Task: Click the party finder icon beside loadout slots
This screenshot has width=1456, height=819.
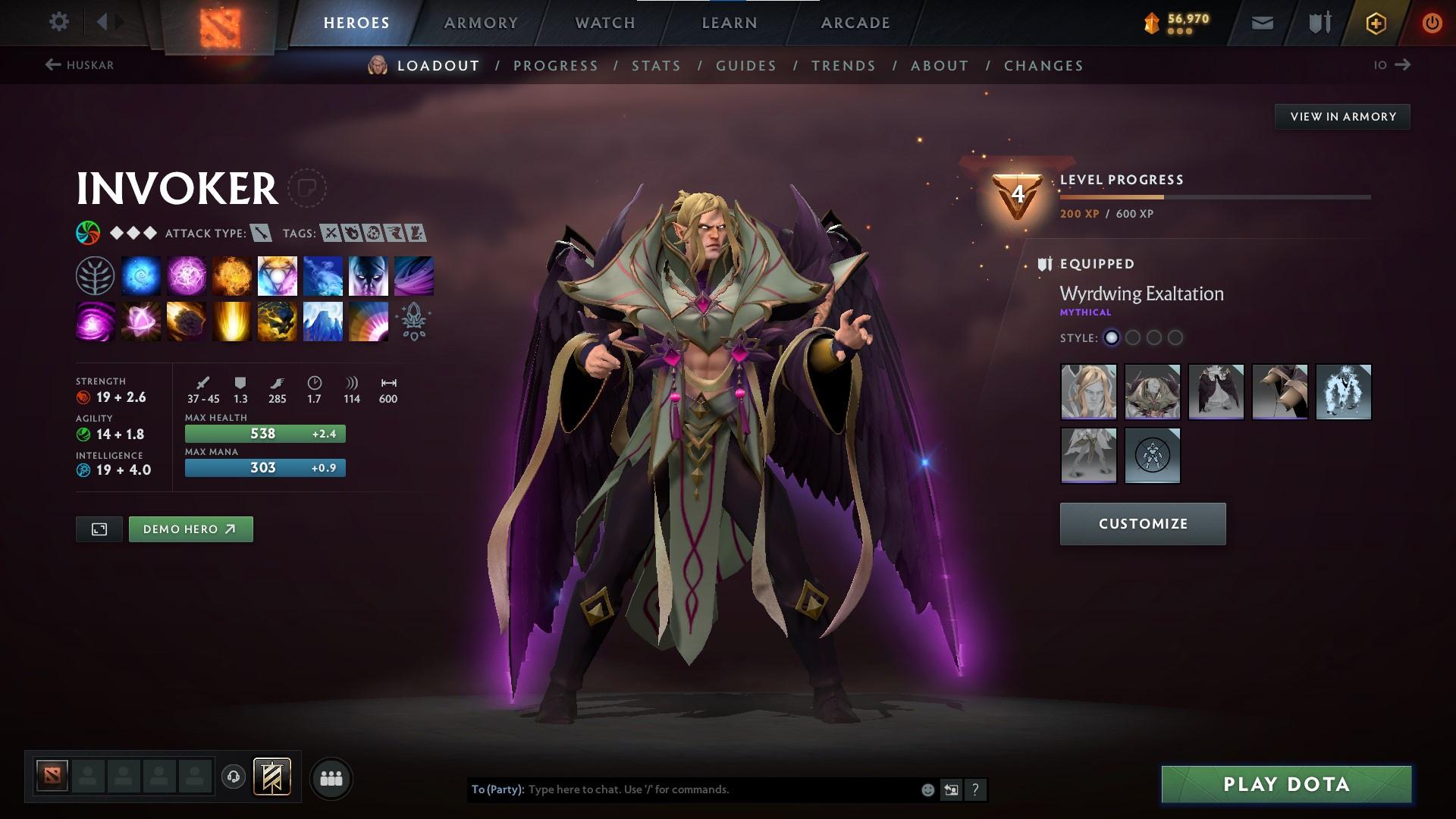Action: click(331, 777)
